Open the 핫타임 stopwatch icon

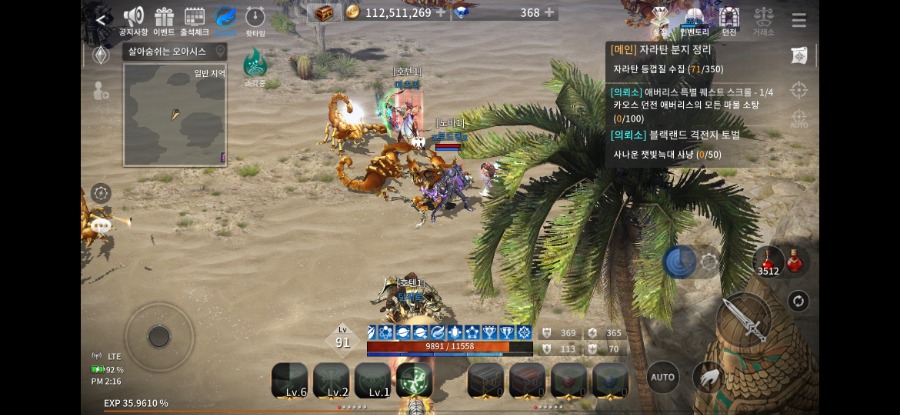coord(255,20)
